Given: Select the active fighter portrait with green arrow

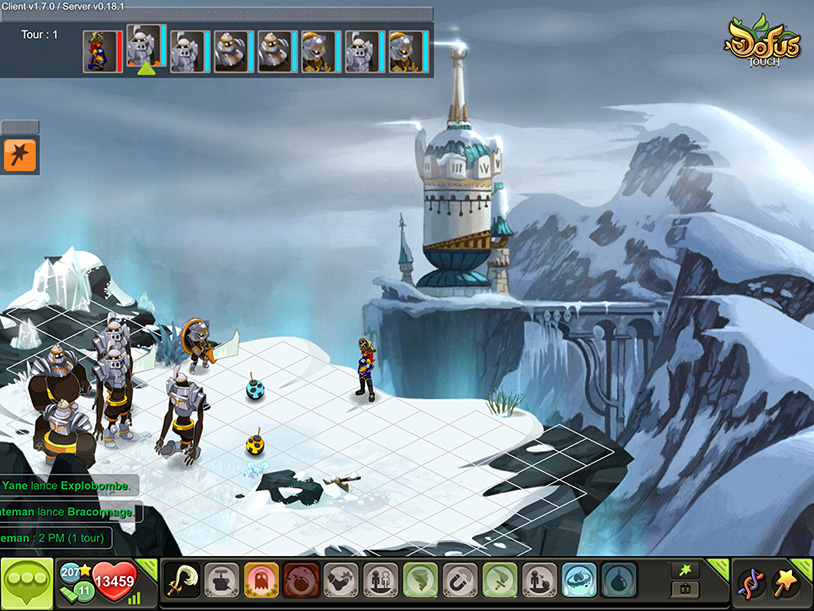Looking at the screenshot, I should [146, 49].
